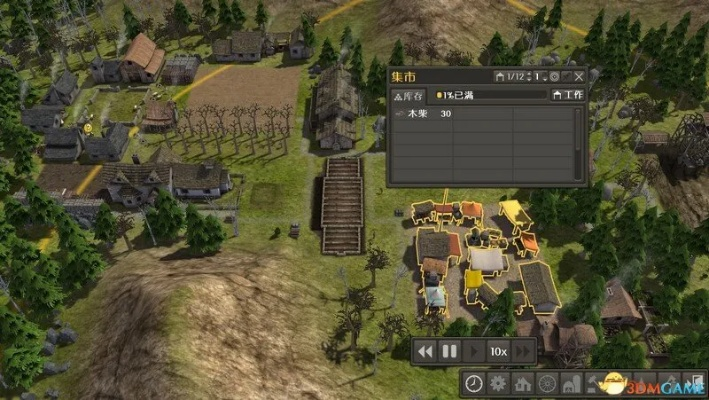Toggle the clock speed-control toolbar icon
Screen dimensions: 709x400
pos(474,383)
